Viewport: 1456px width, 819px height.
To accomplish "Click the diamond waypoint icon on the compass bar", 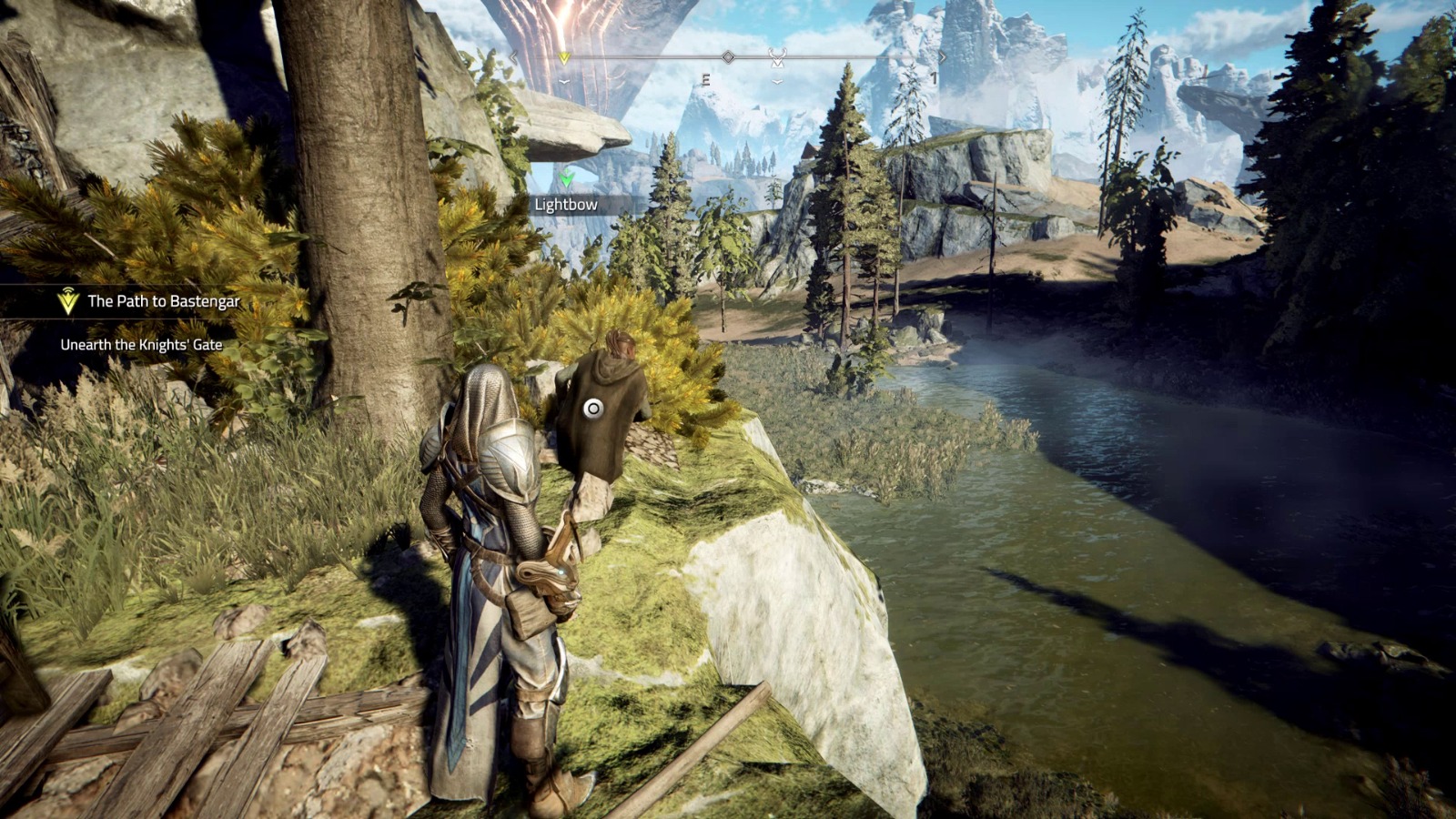I will [x=728, y=56].
